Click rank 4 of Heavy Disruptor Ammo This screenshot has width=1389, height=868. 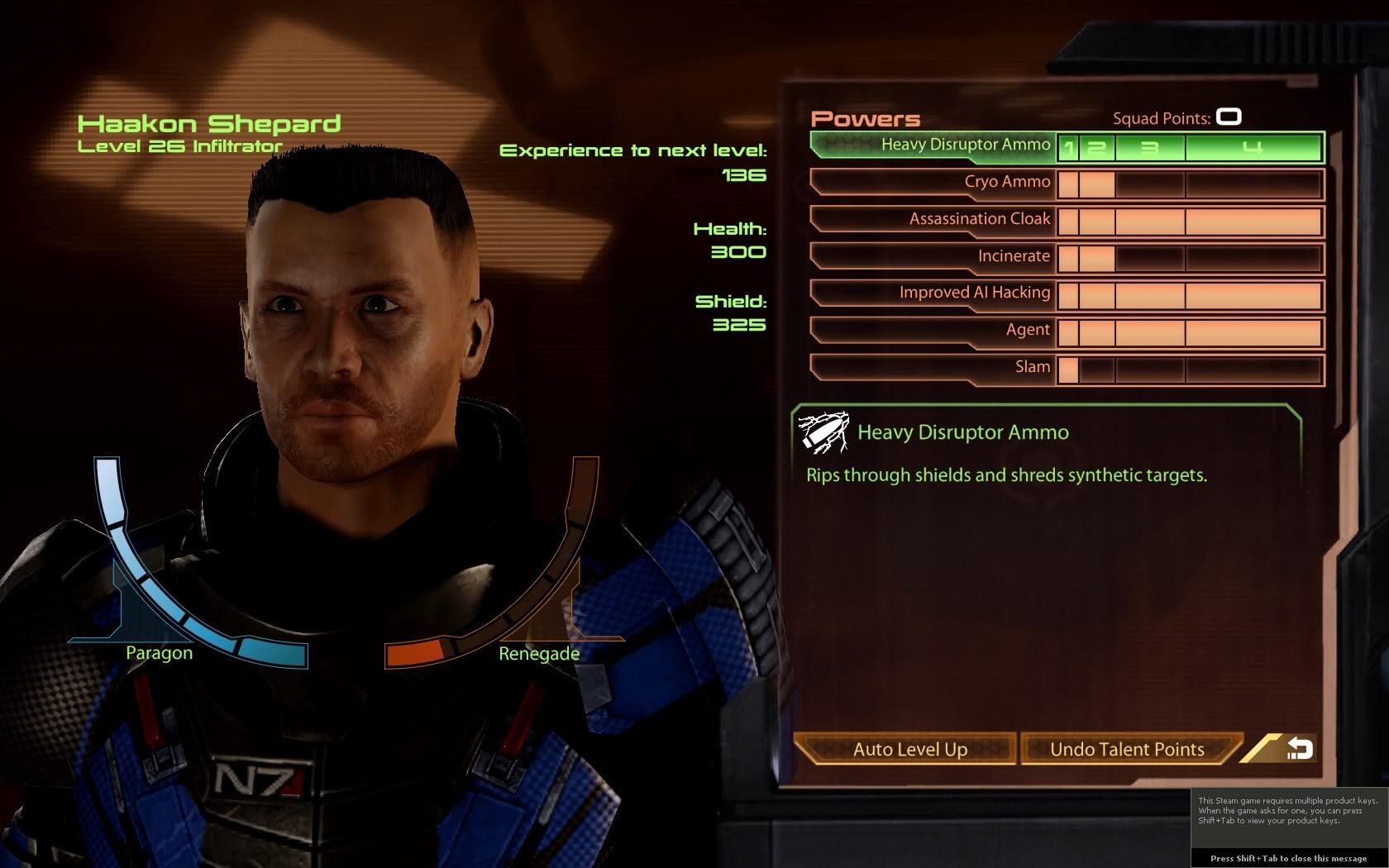1253,148
